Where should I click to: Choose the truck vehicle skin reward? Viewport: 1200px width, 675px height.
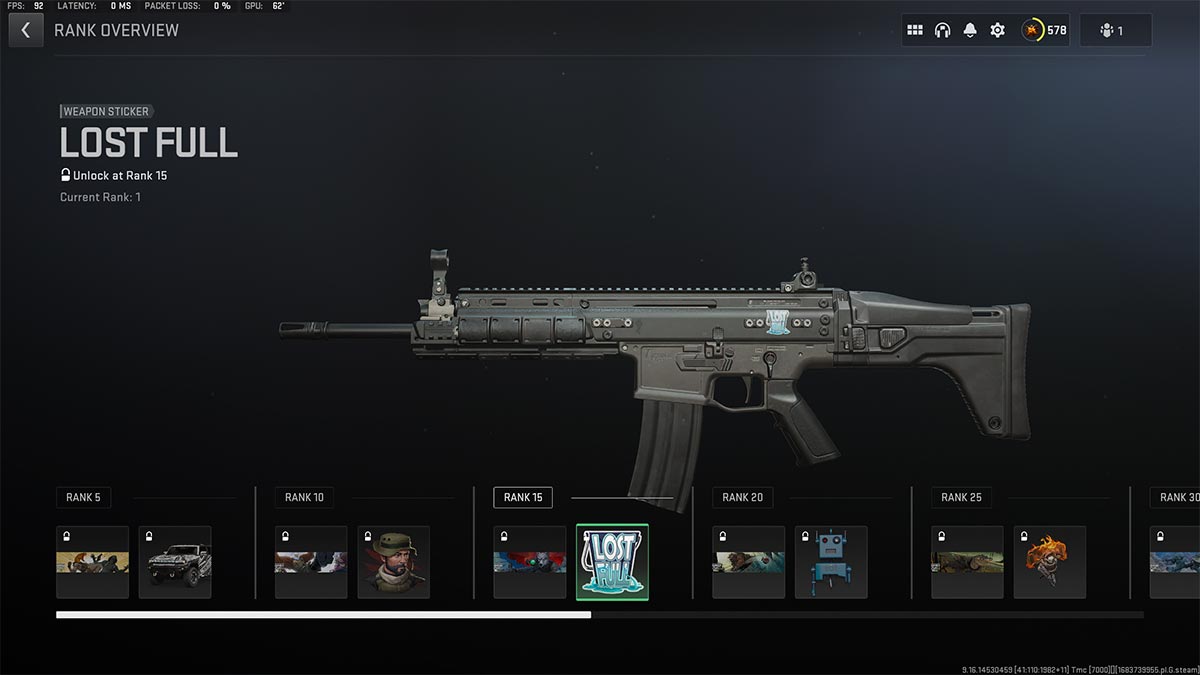coord(175,562)
